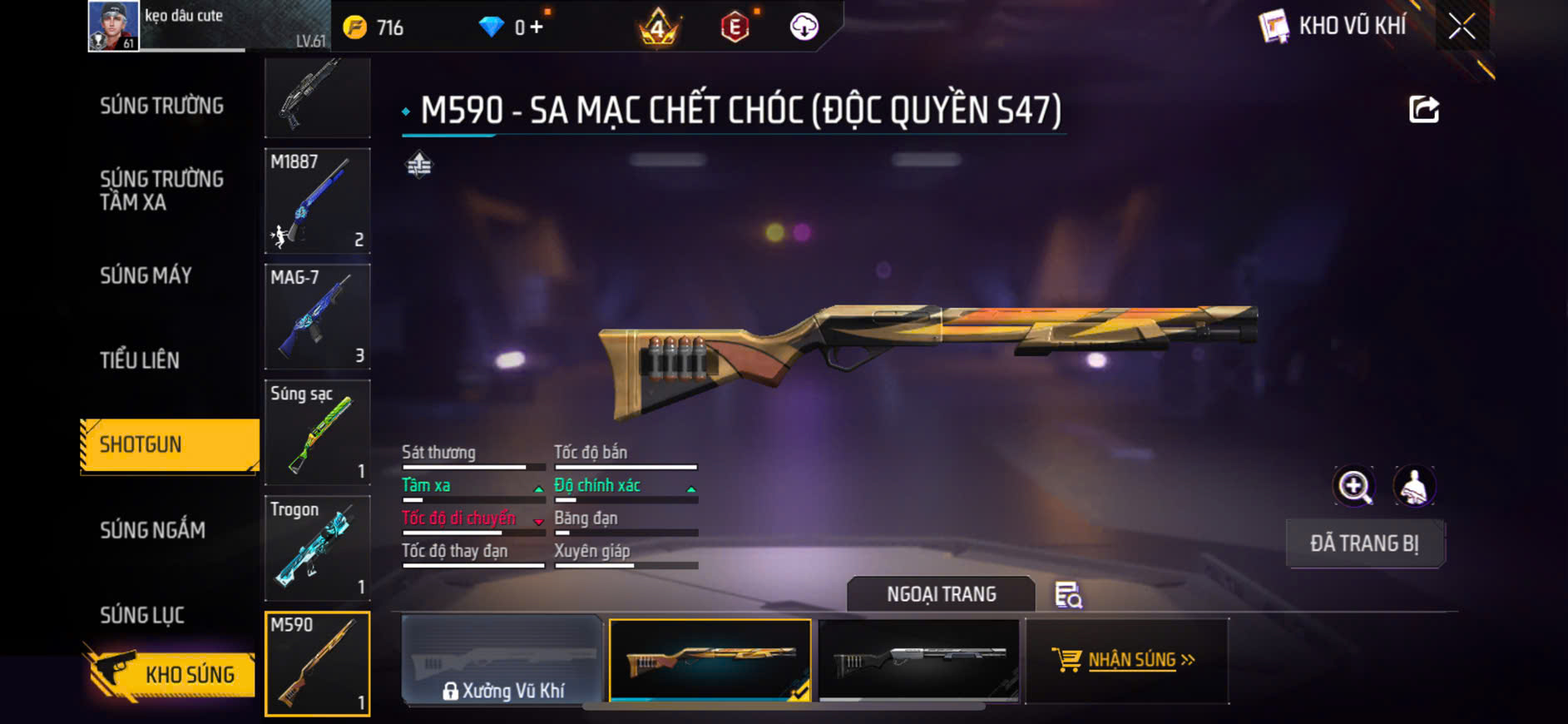Switch to the Súng Trường category
This screenshot has height=724, width=1568.
[161, 106]
